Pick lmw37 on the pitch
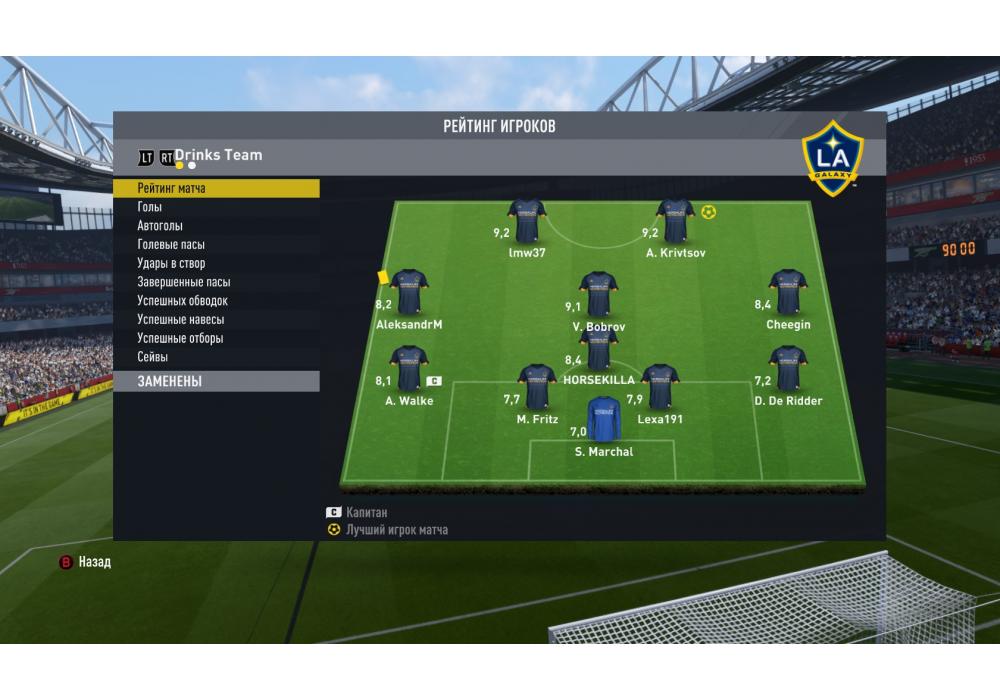Image resolution: width=1000 pixels, height=700 pixels. point(526,220)
